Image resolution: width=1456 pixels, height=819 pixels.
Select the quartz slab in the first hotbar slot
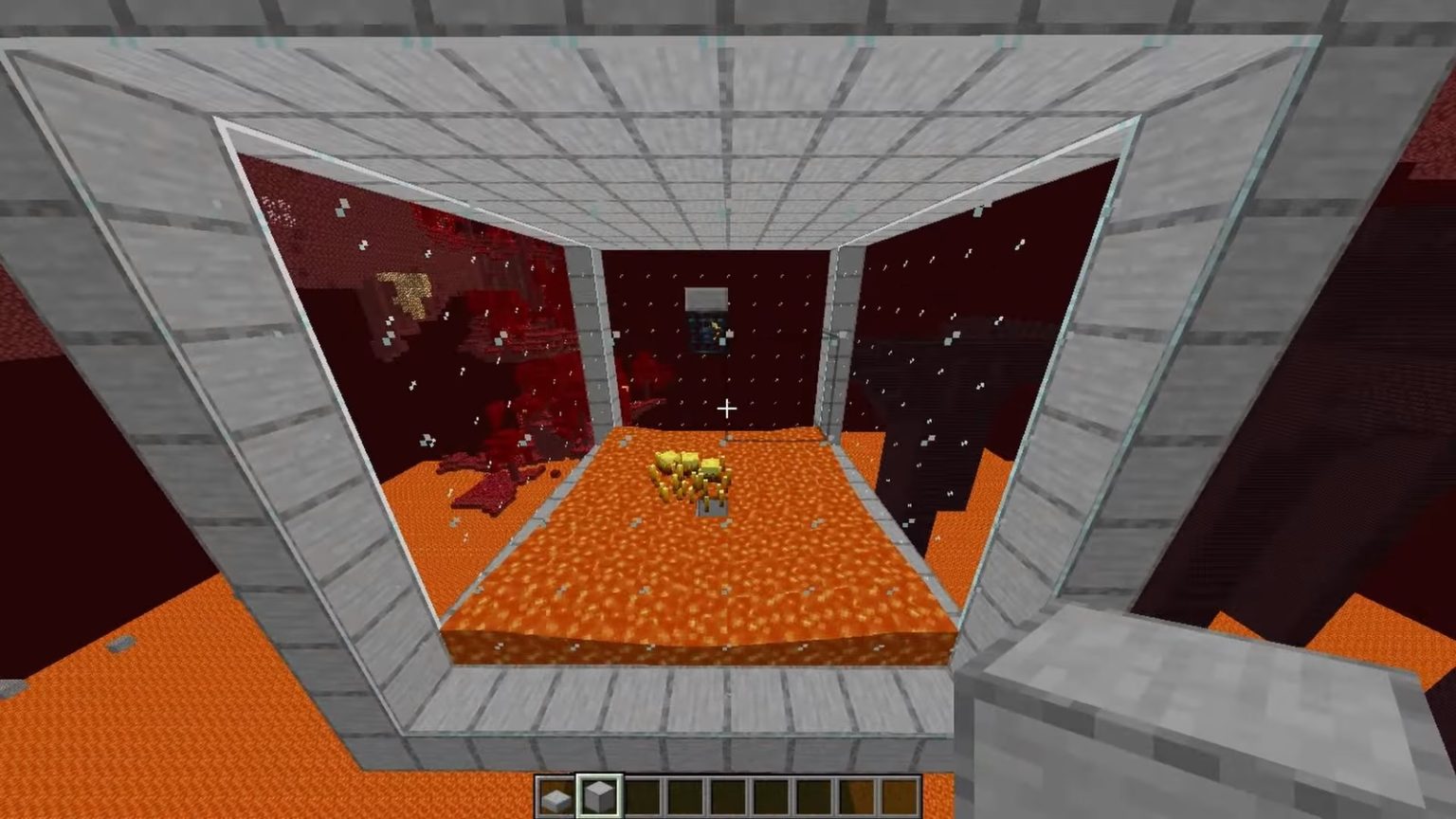point(555,794)
